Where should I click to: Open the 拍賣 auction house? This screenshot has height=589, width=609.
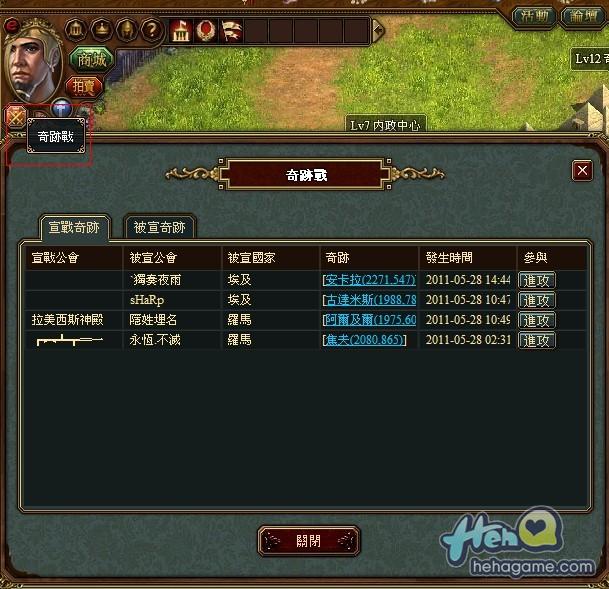87,87
